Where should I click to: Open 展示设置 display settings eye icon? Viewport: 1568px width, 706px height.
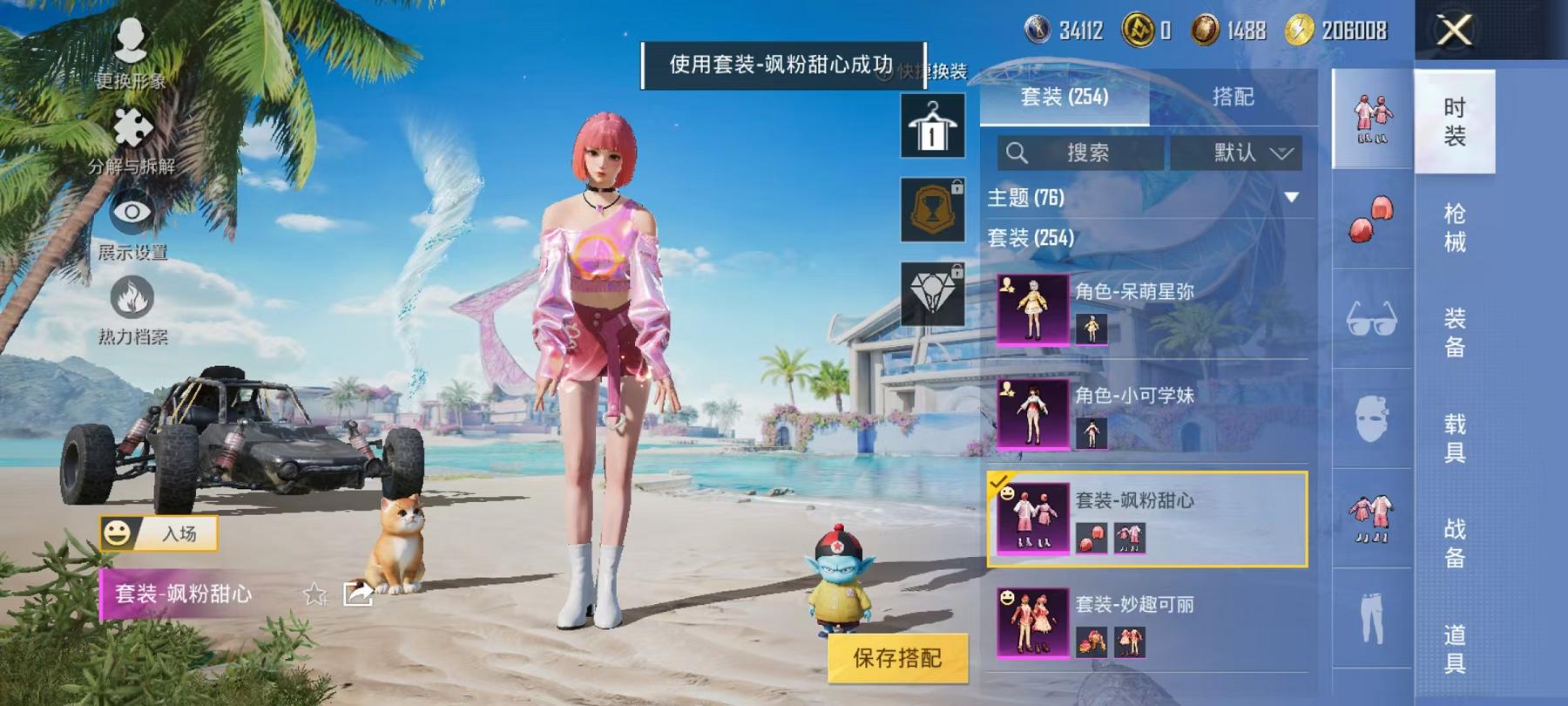click(x=131, y=214)
